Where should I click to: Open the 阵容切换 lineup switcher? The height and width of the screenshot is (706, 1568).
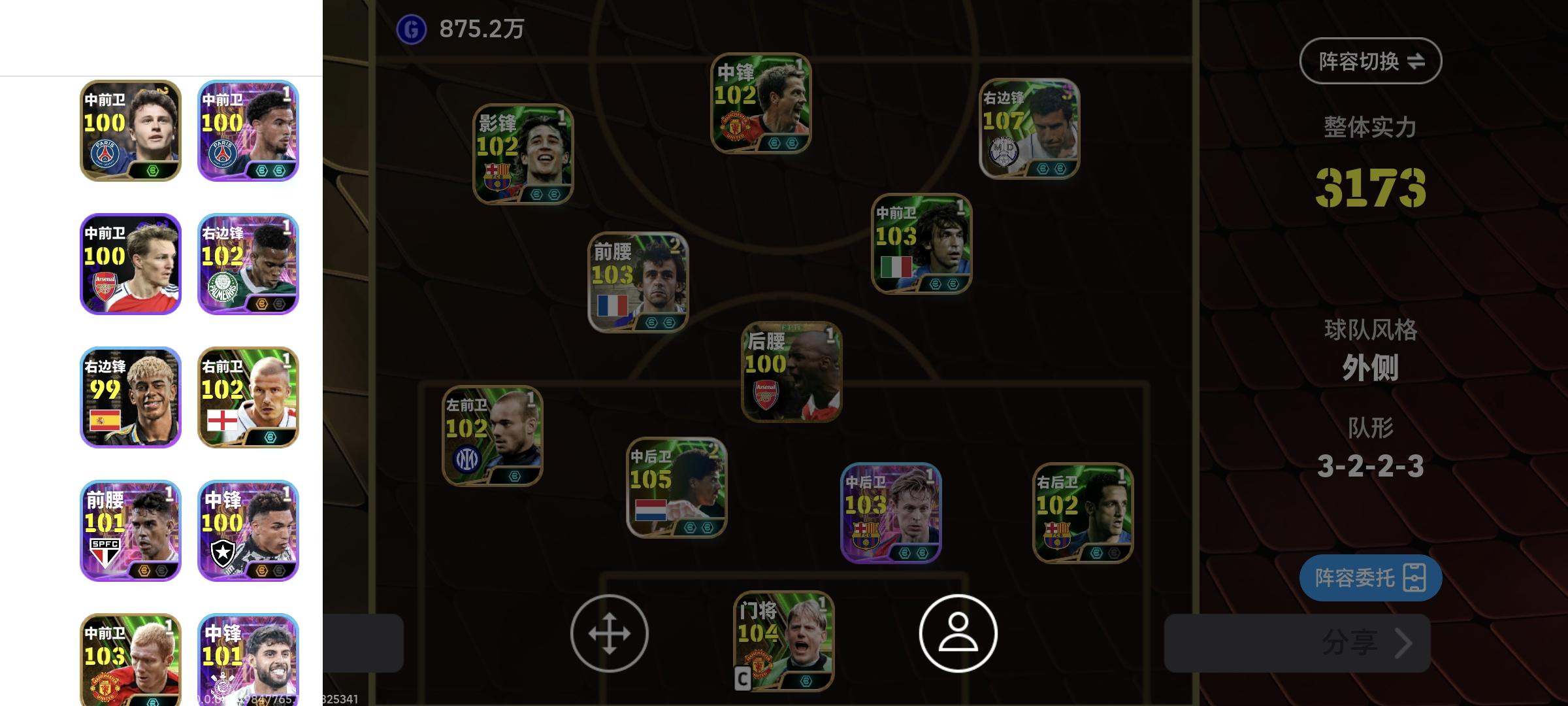1371,59
